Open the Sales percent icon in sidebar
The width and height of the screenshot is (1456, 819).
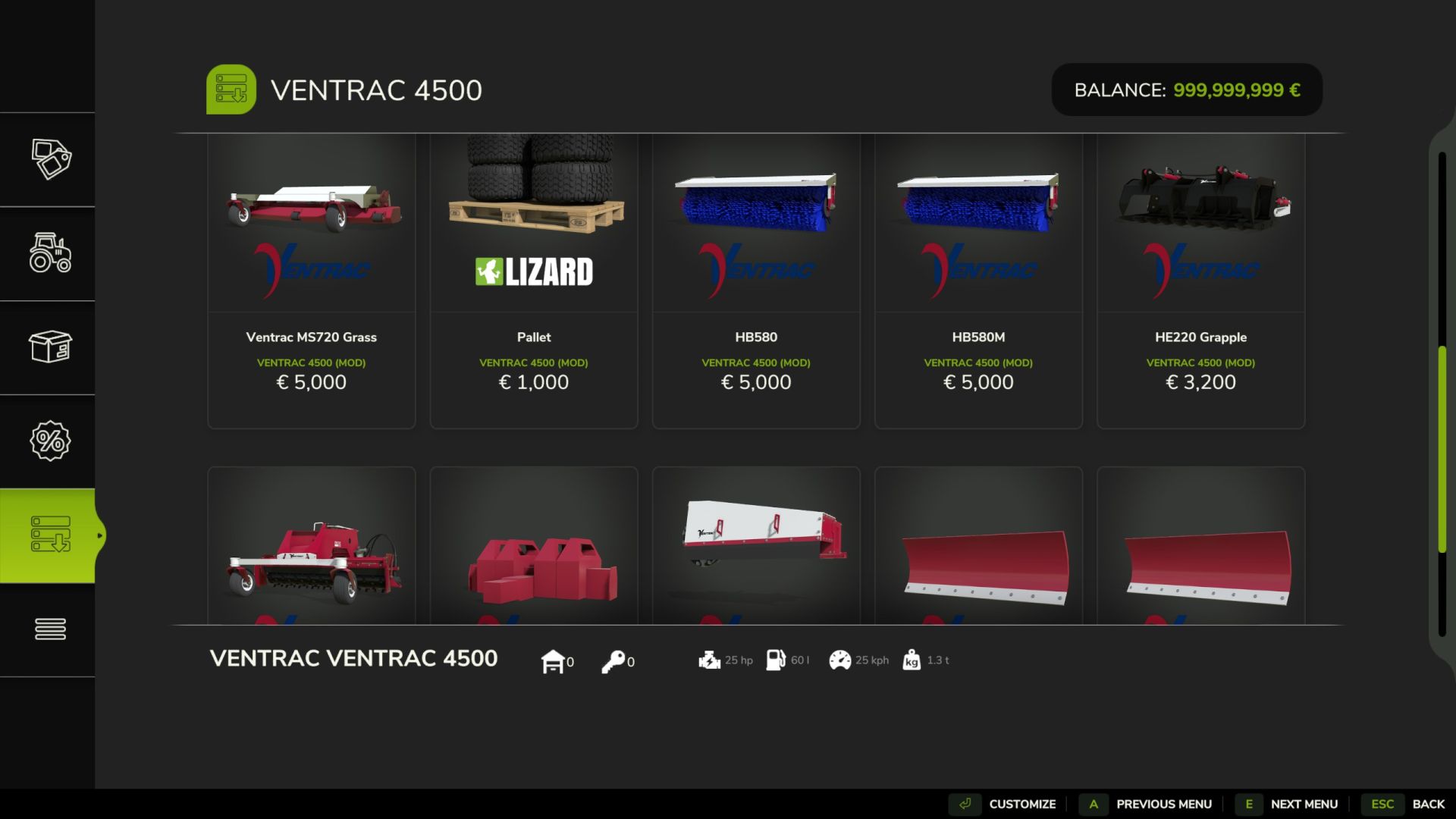[49, 441]
